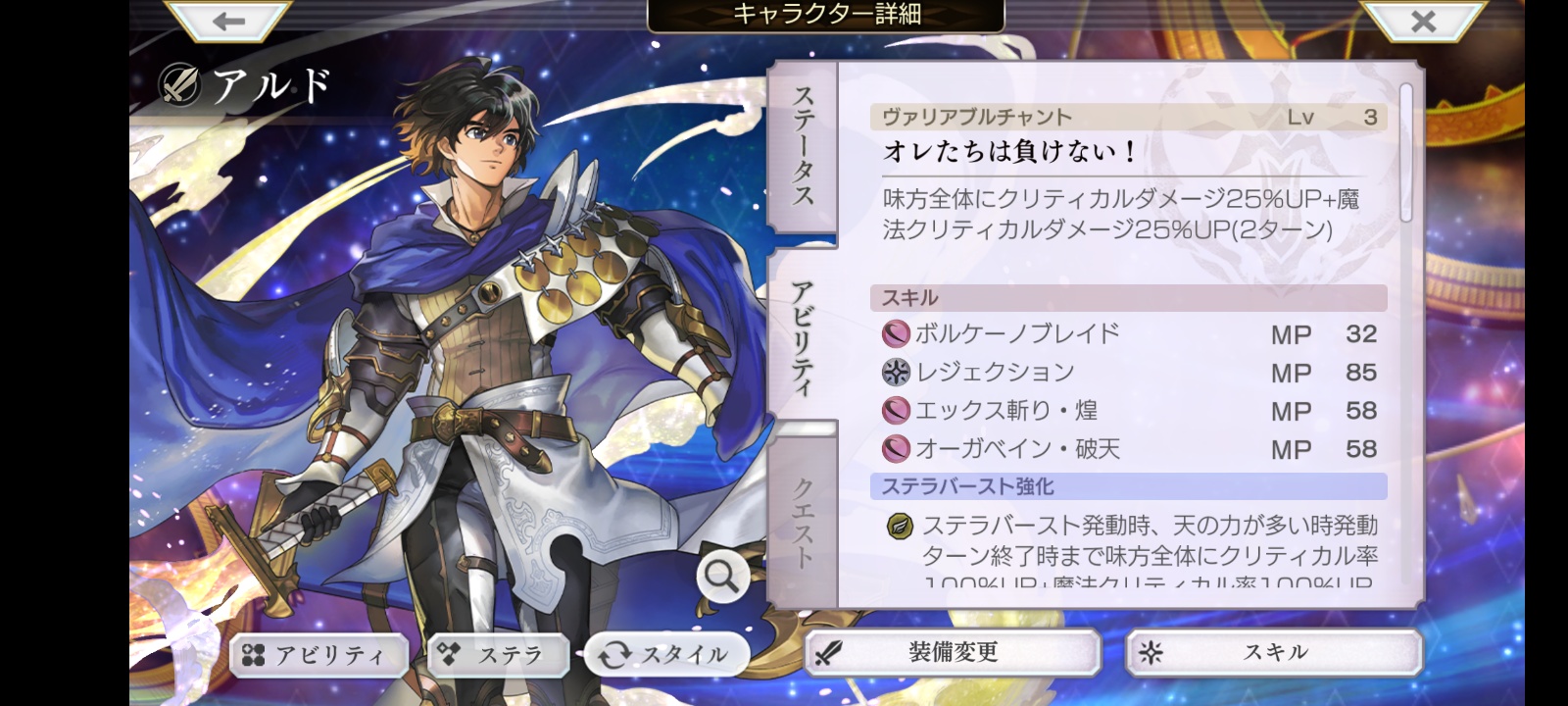
Task: Switch to the ステータス tab
Action: click(803, 147)
